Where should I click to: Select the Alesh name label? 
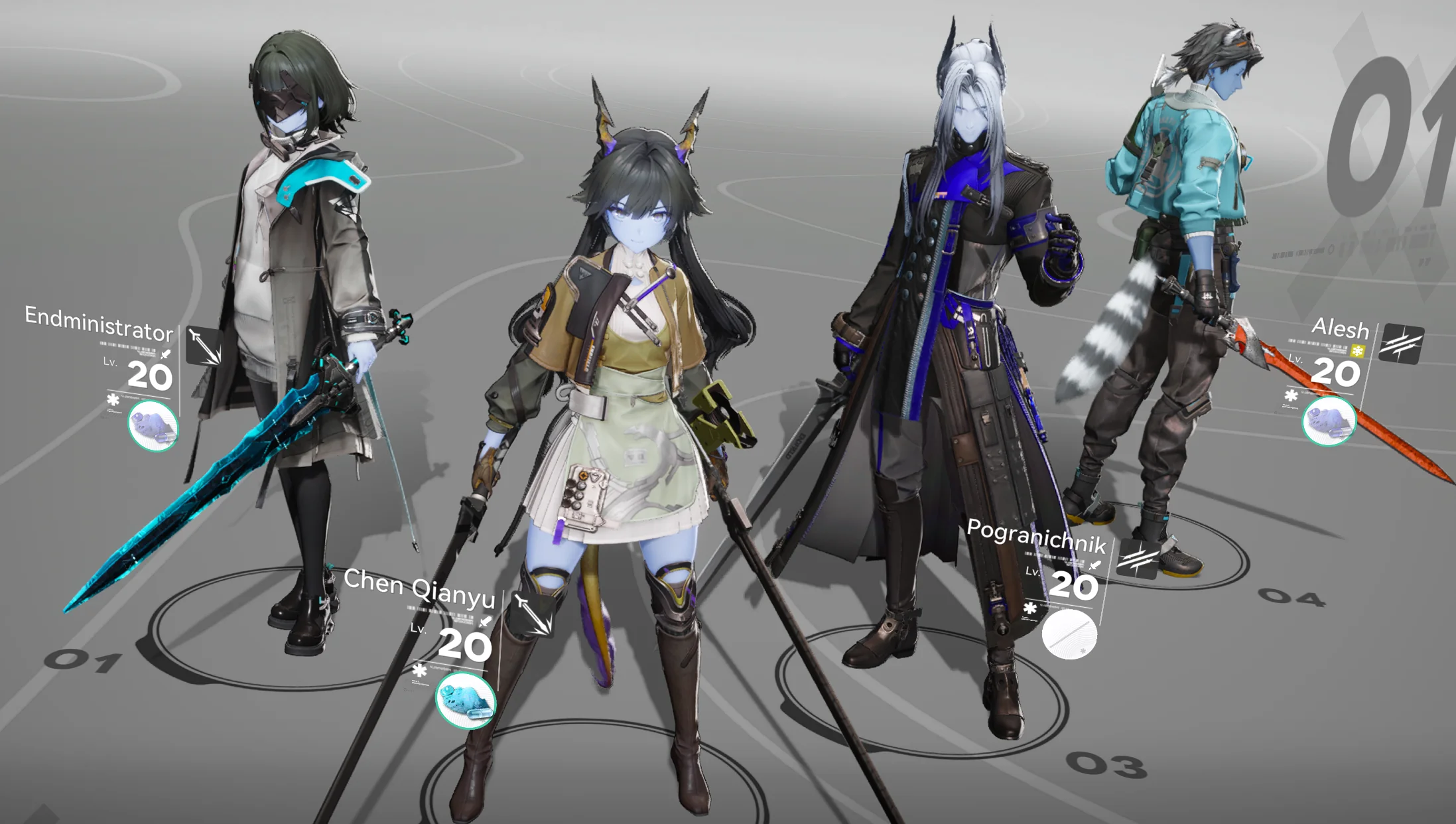point(1340,328)
